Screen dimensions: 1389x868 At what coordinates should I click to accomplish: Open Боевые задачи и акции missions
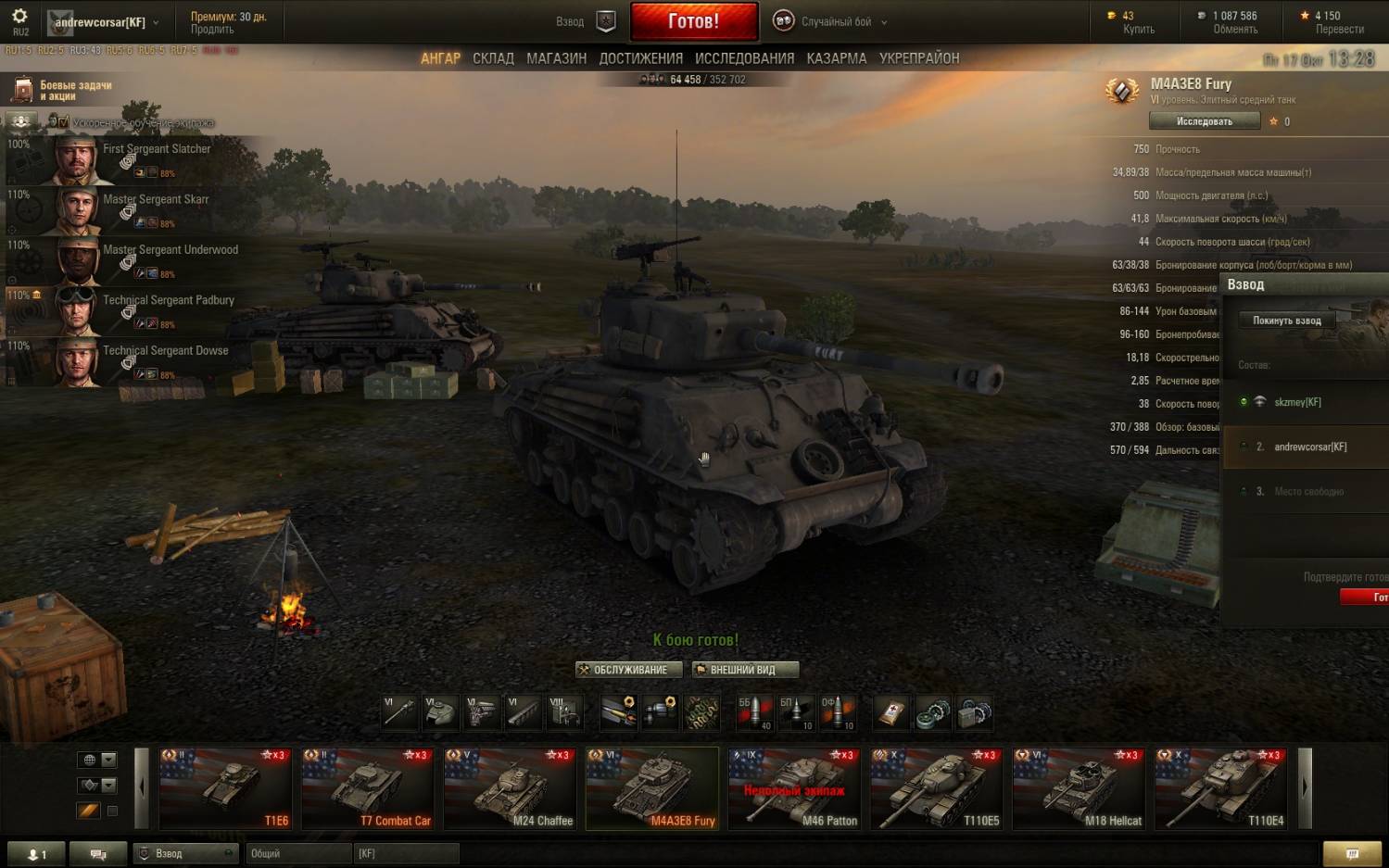63,90
